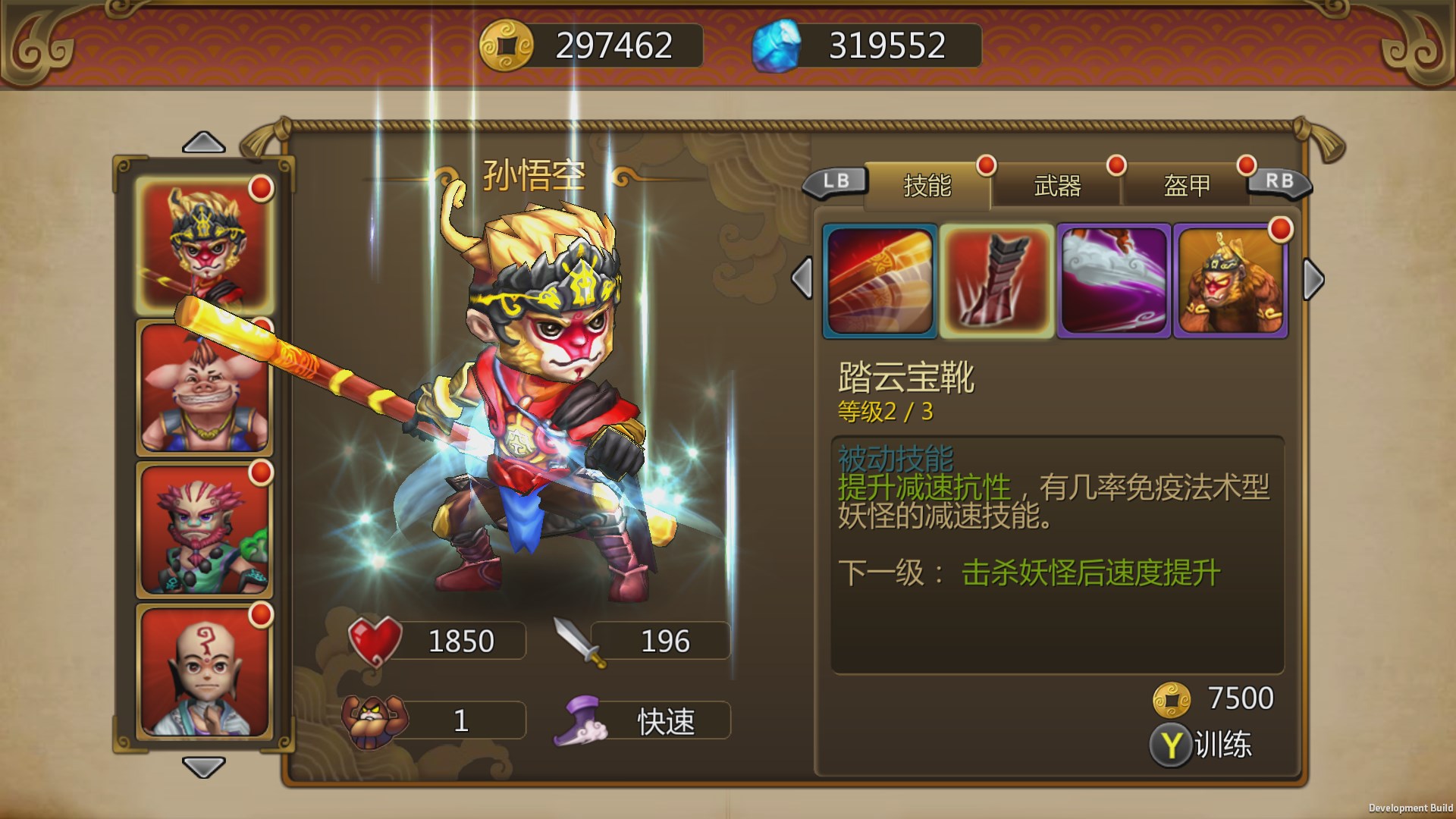Open the 踏云宝靴 boot skill icon

tap(996, 279)
